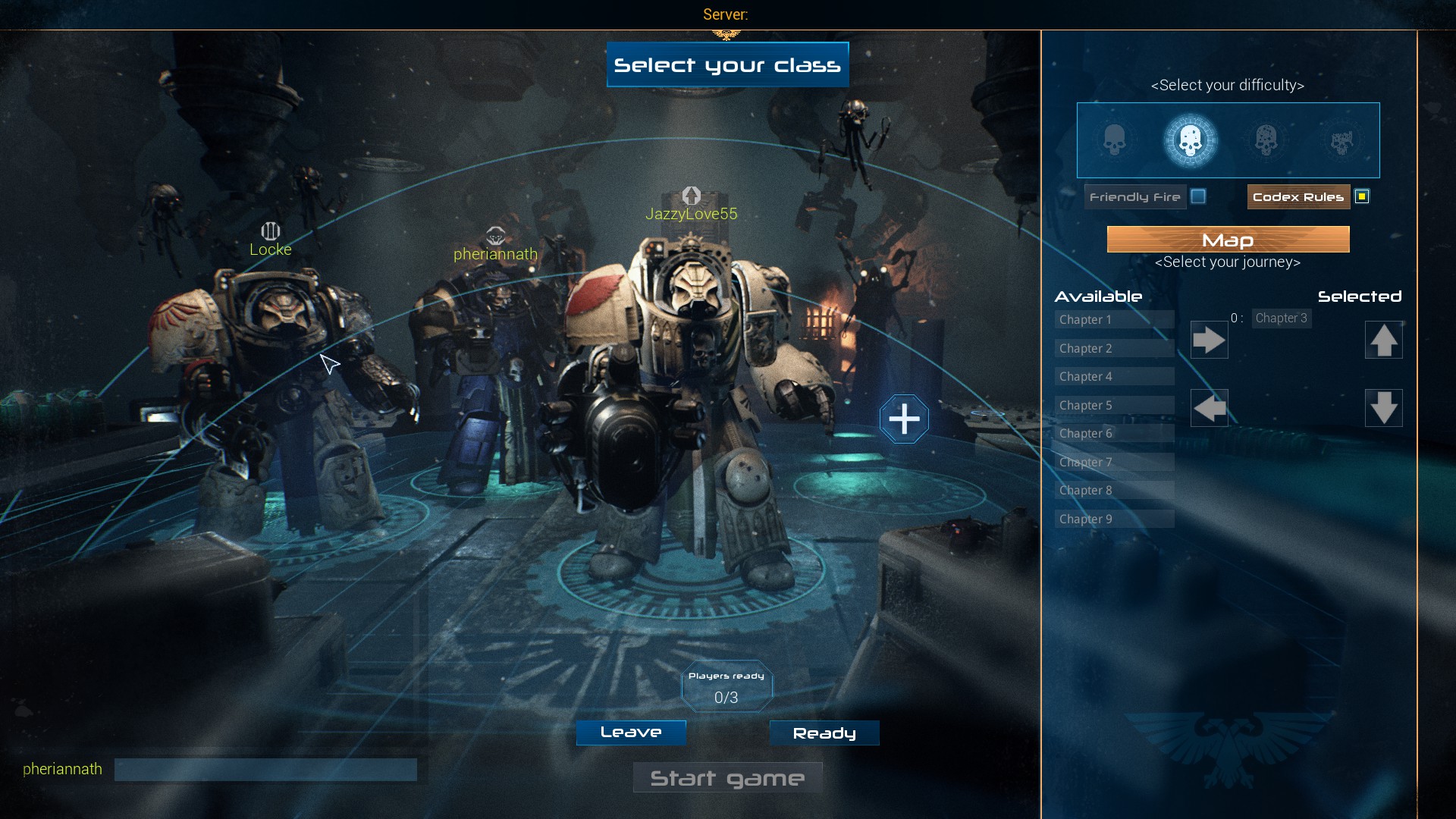Open the Map selection button
Screen dimensions: 1456x819
coord(1228,240)
